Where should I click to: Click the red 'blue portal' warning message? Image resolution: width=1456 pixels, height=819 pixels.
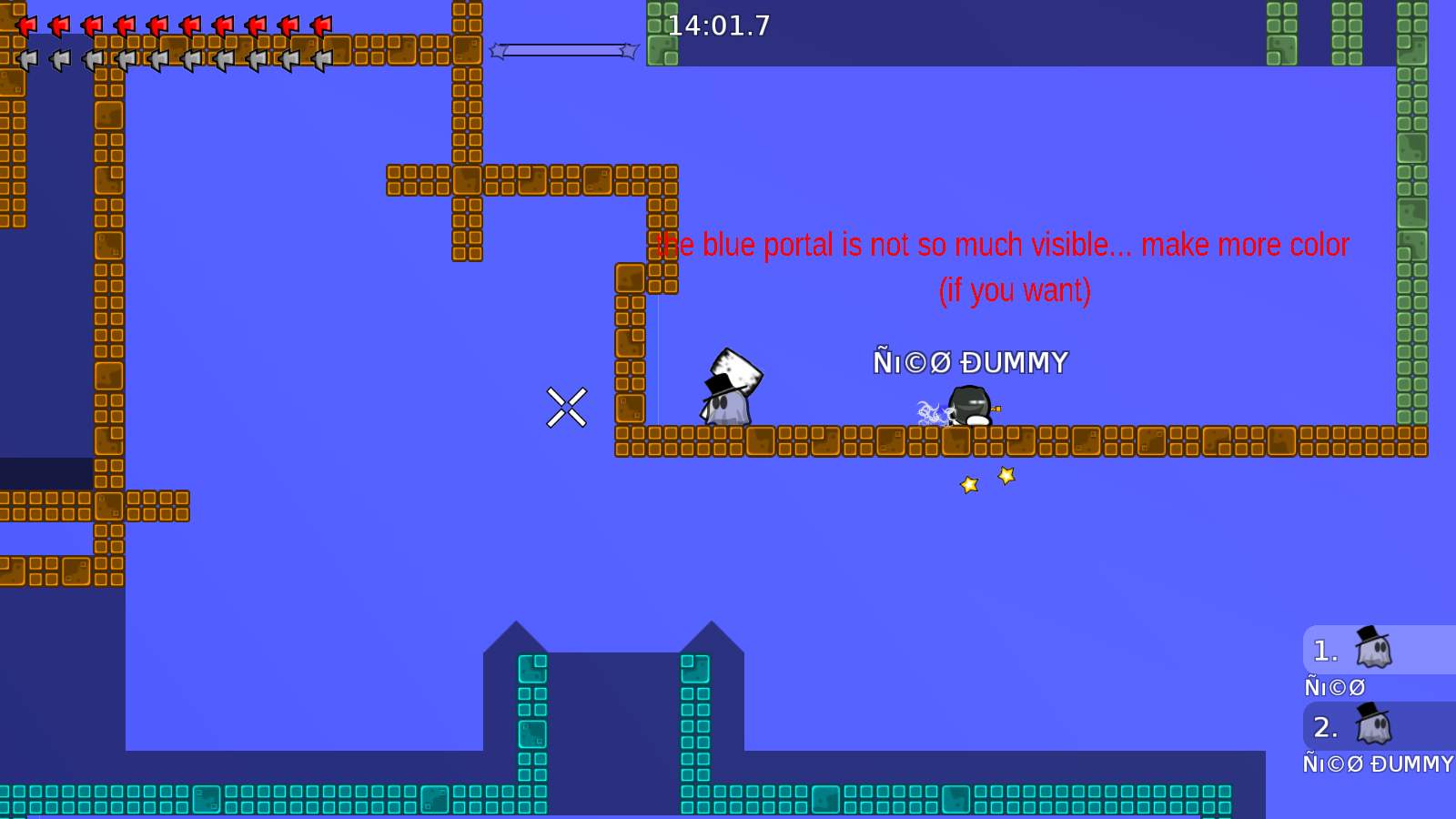click(x=1001, y=244)
